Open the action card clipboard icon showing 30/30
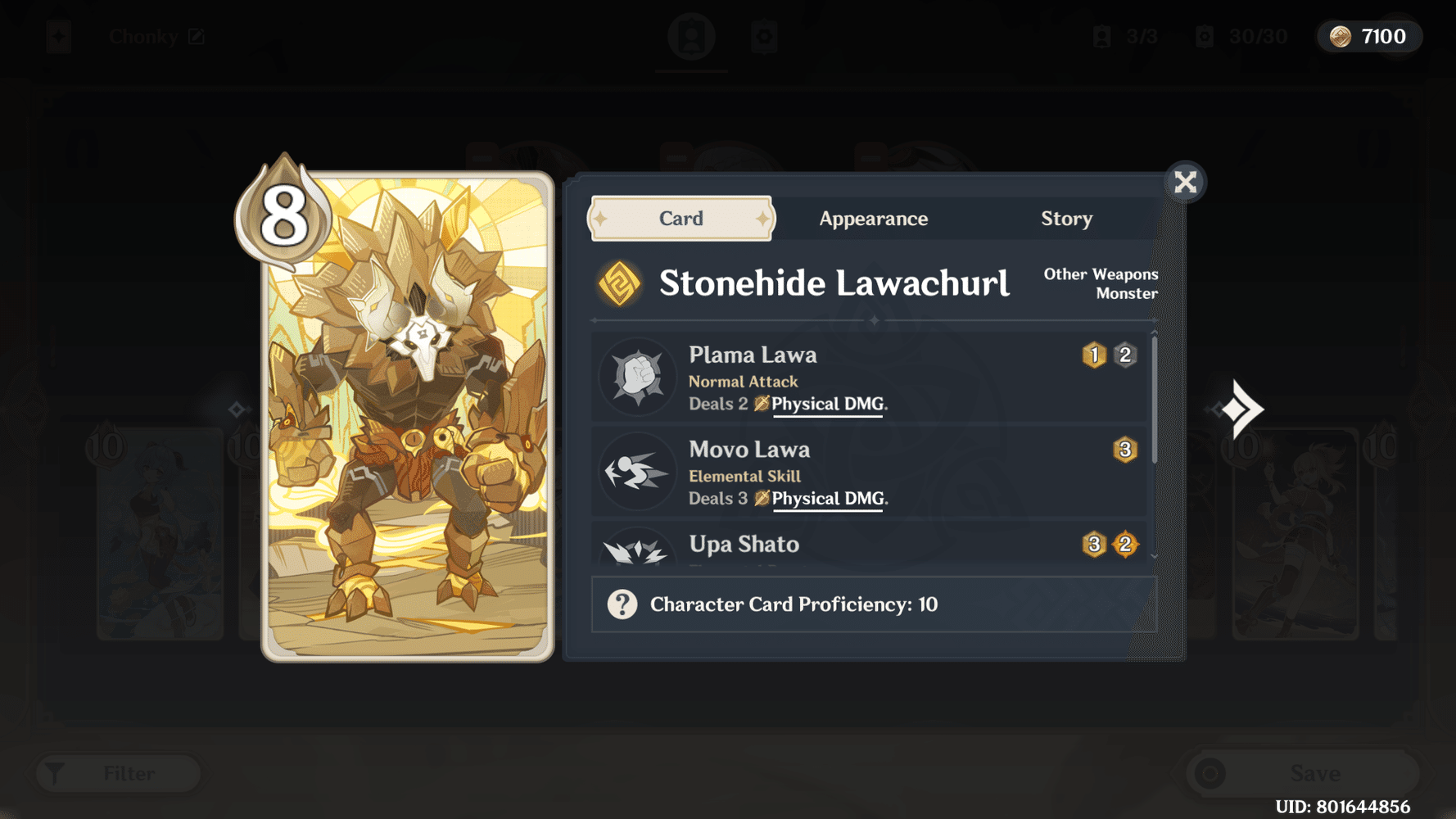The width and height of the screenshot is (1456, 819). [765, 36]
